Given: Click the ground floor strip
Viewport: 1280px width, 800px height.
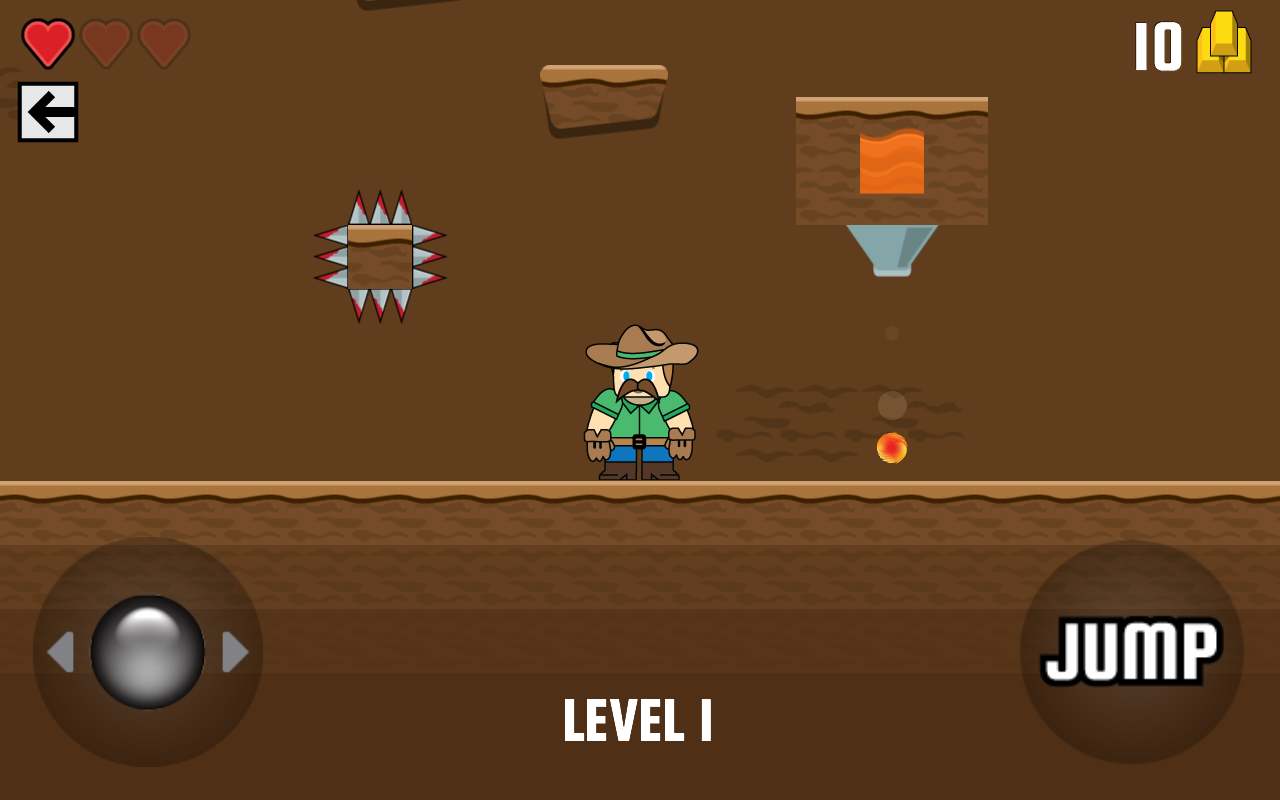Looking at the screenshot, I should (400, 510).
